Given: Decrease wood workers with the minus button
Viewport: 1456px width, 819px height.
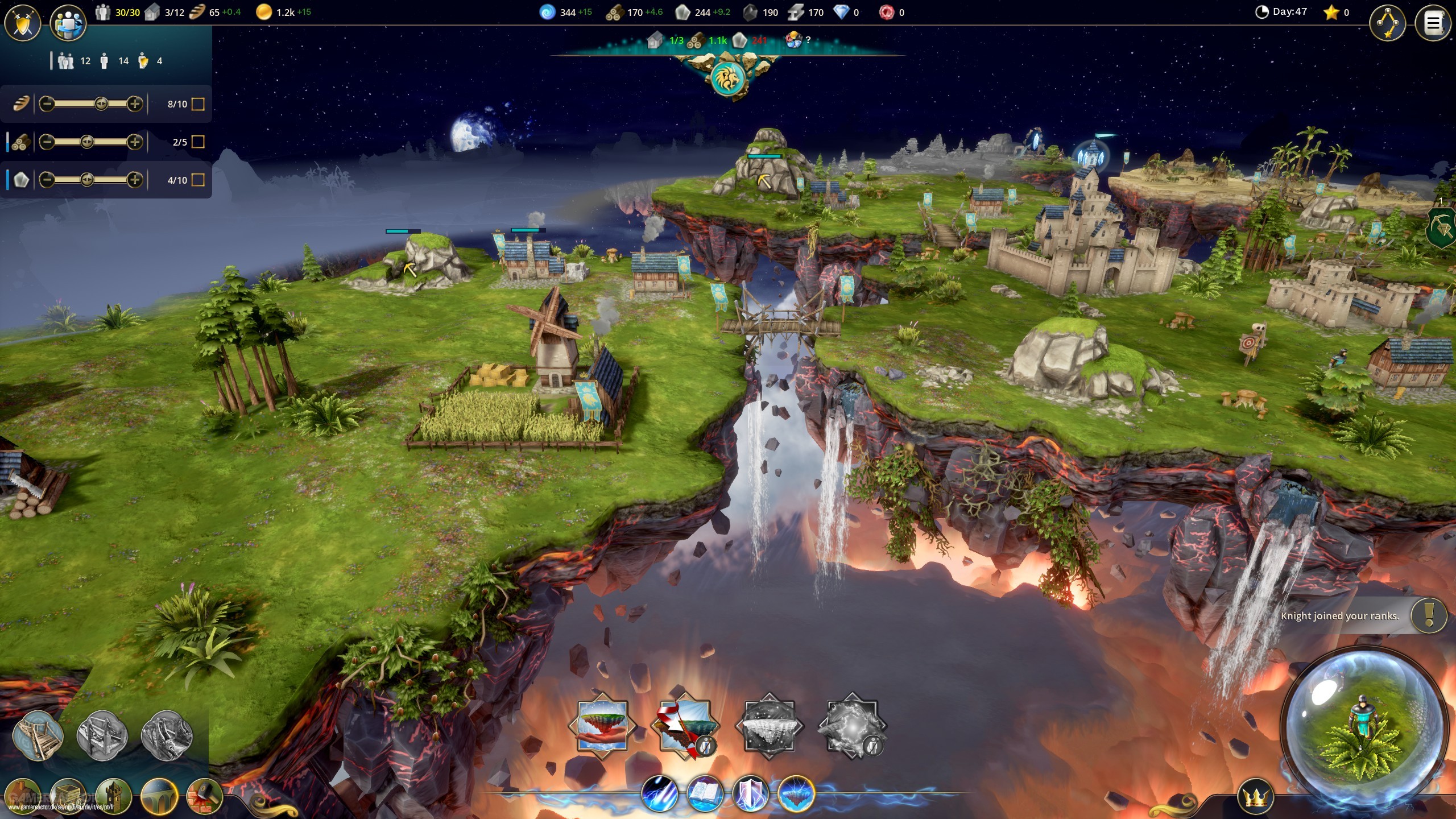Looking at the screenshot, I should [x=47, y=142].
